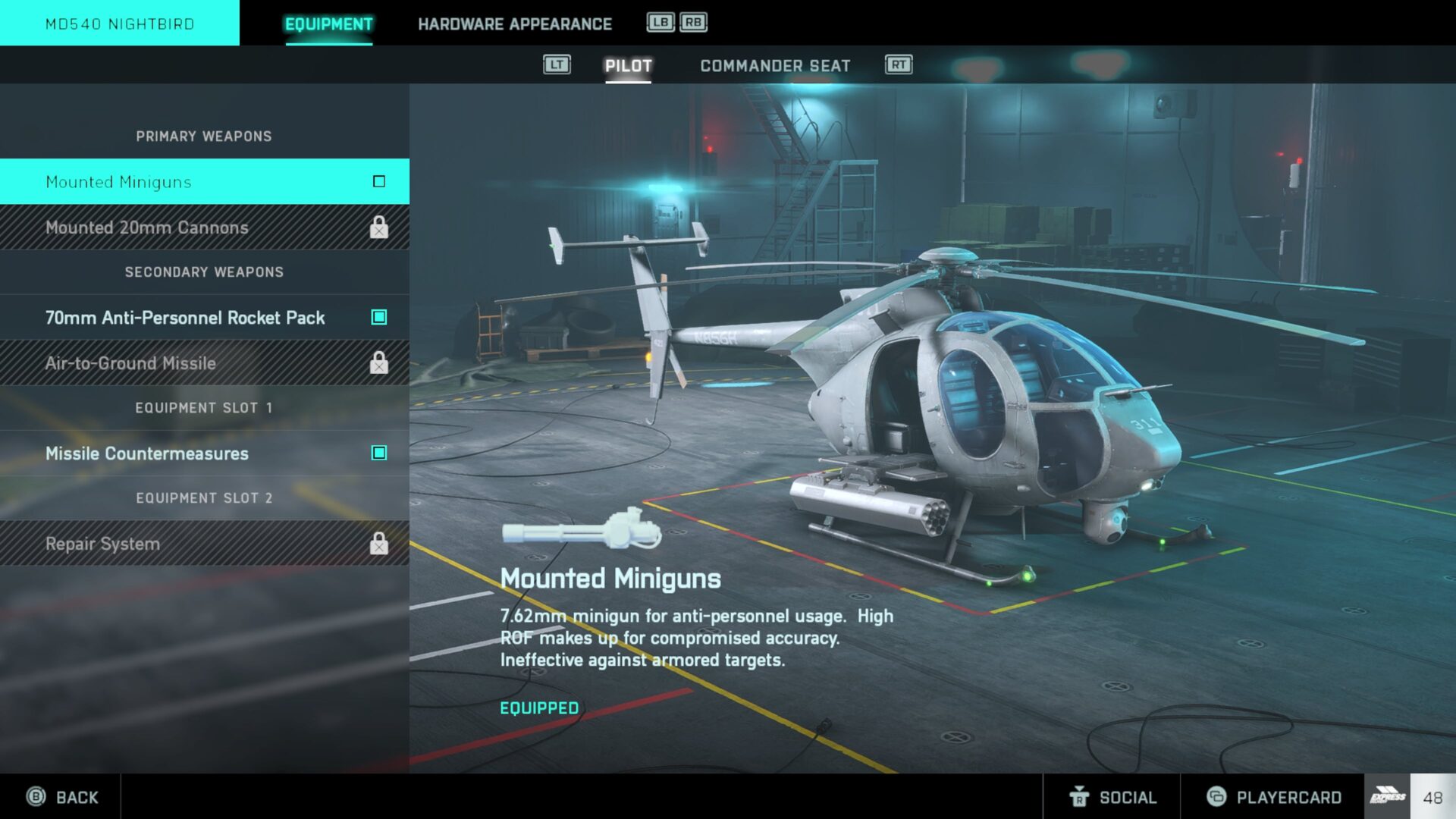Image resolution: width=1456 pixels, height=819 pixels.
Task: Choose Missile Countermeasures equipment
Action: click(204, 453)
